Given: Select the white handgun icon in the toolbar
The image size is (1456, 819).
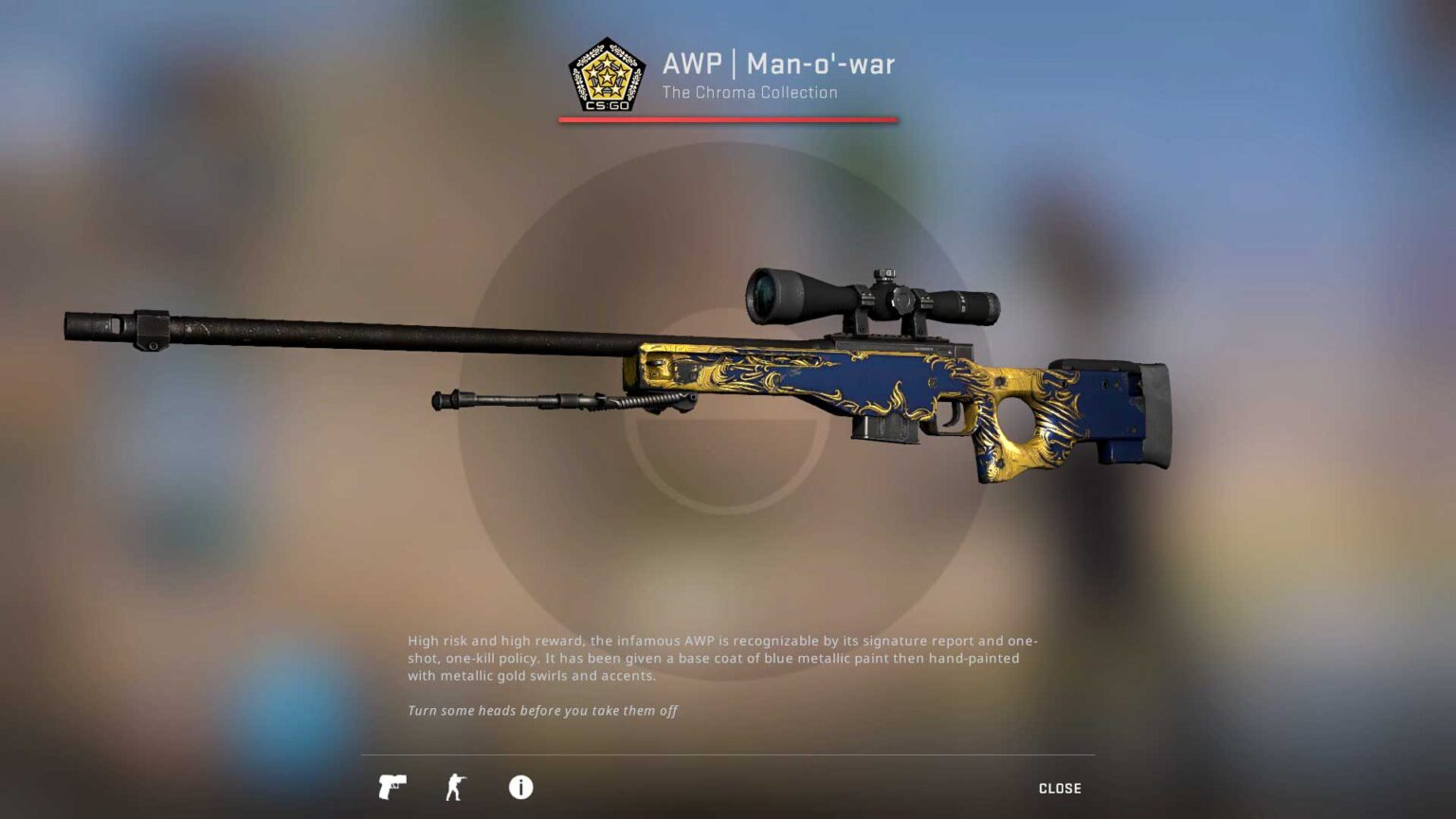Looking at the screenshot, I should click(x=392, y=788).
